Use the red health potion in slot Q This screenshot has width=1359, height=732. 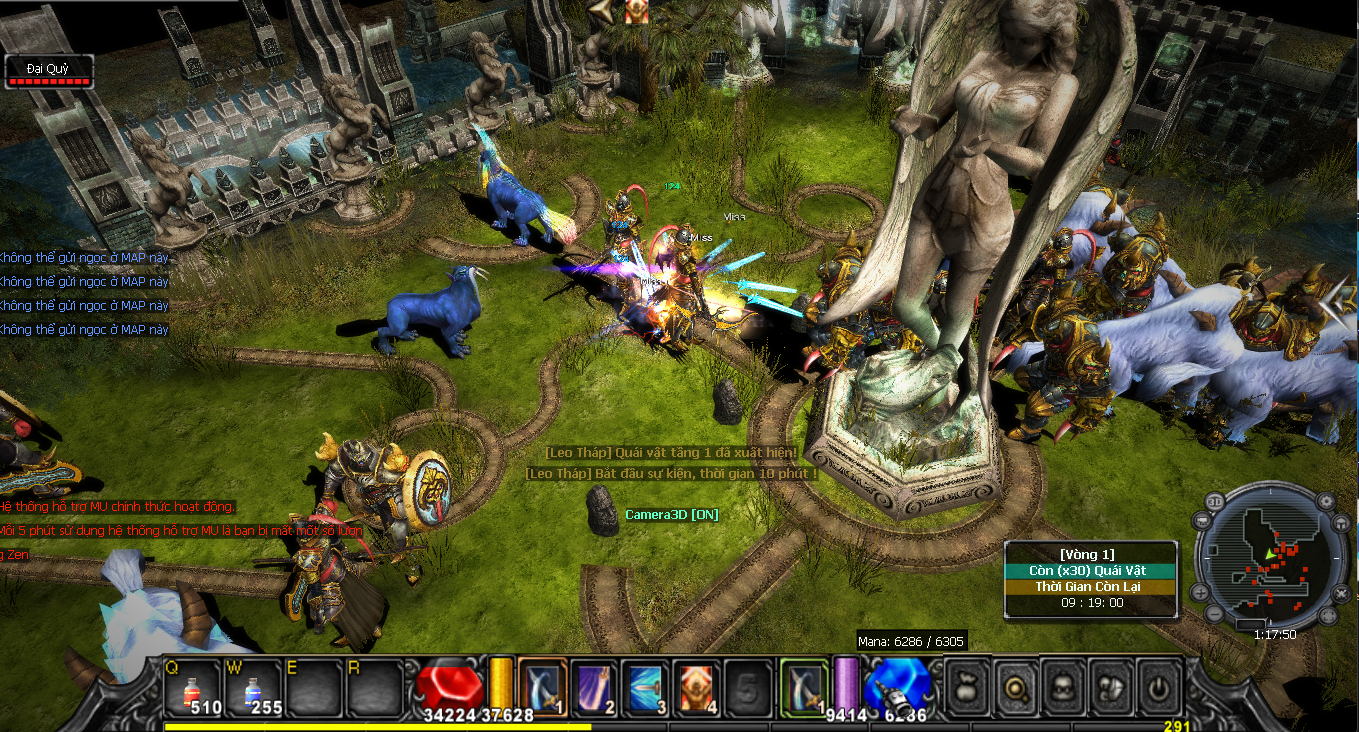tap(192, 687)
